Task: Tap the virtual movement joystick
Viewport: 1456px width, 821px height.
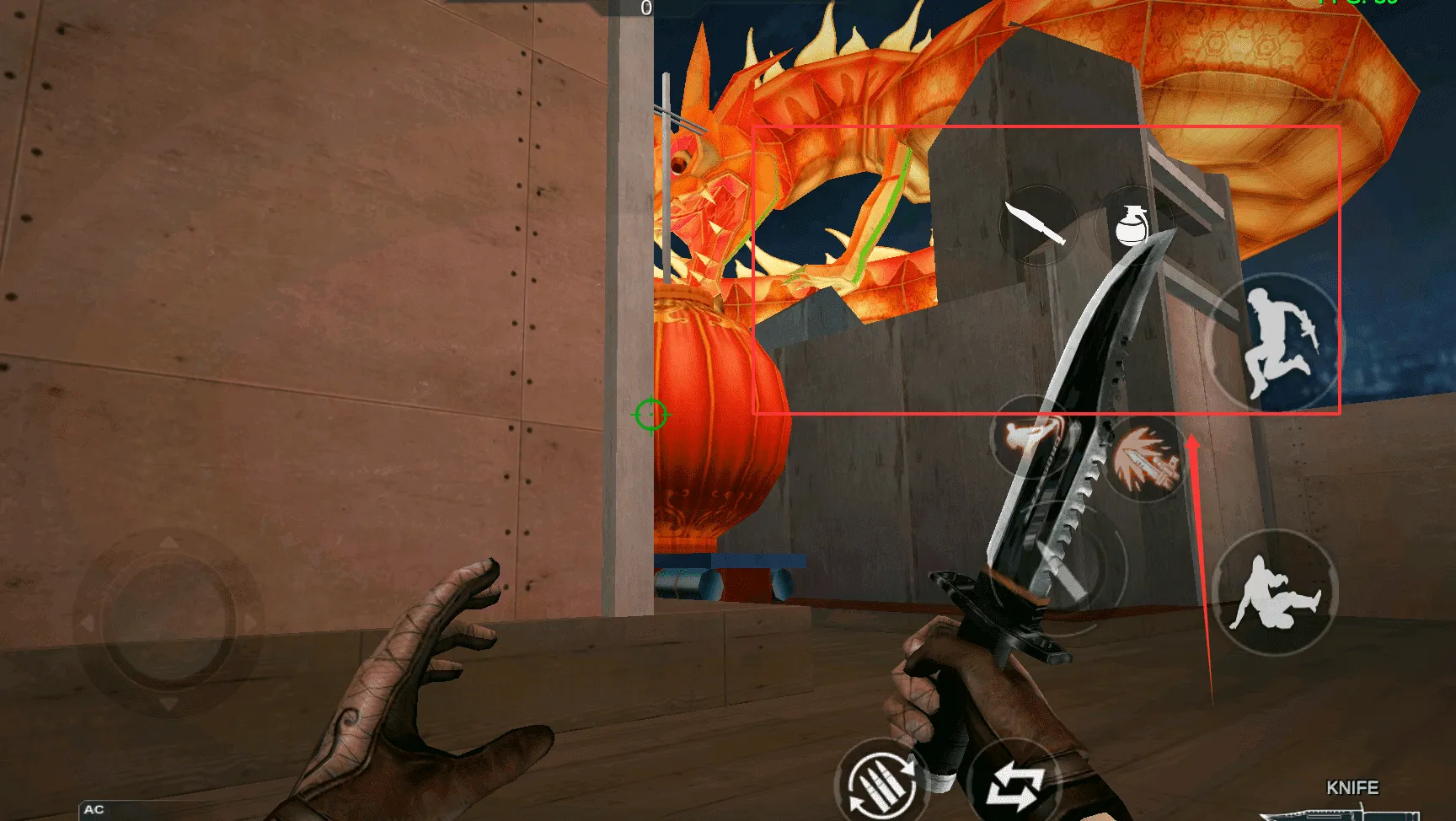Action: tap(169, 623)
